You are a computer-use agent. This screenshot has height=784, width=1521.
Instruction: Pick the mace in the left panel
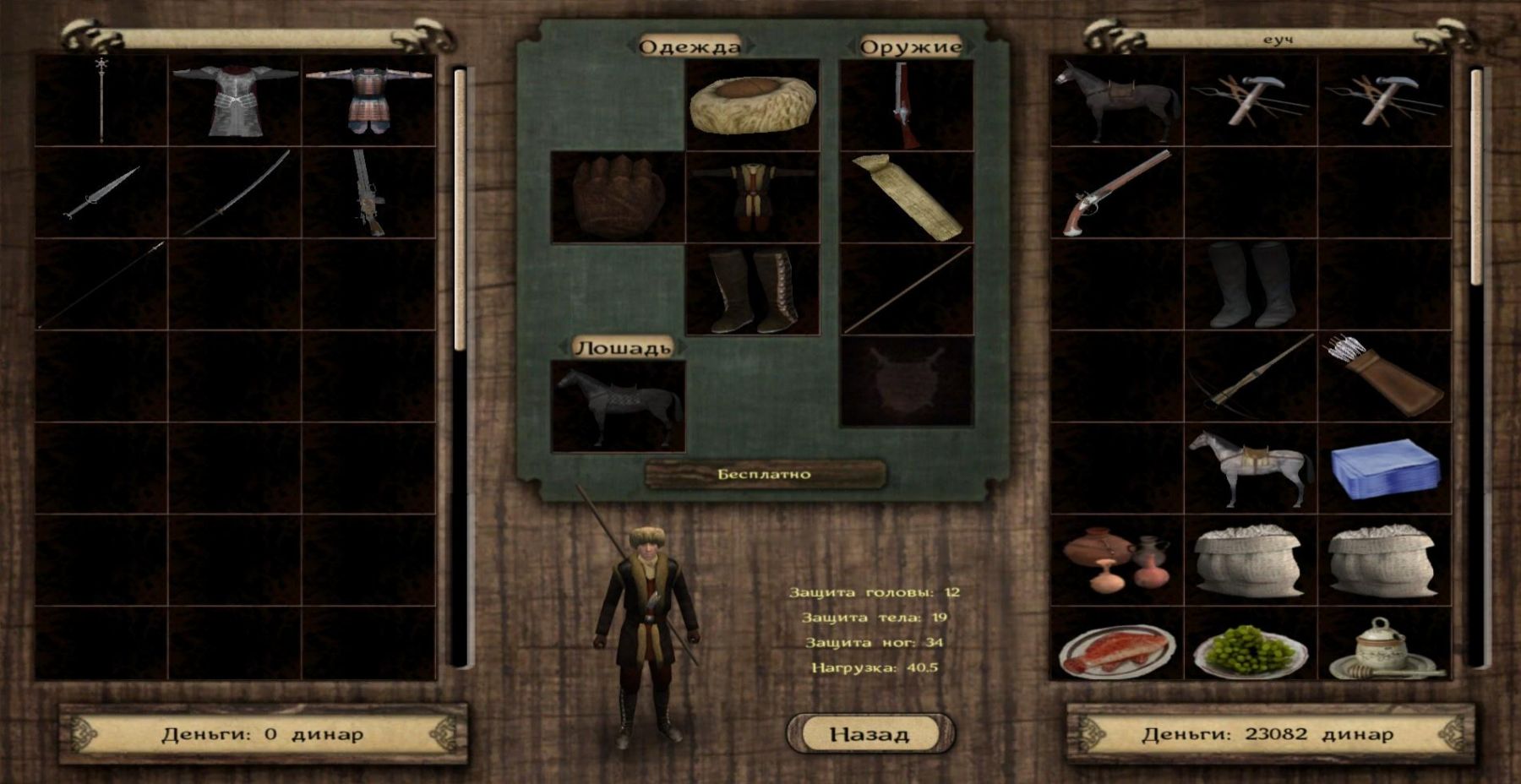101,101
